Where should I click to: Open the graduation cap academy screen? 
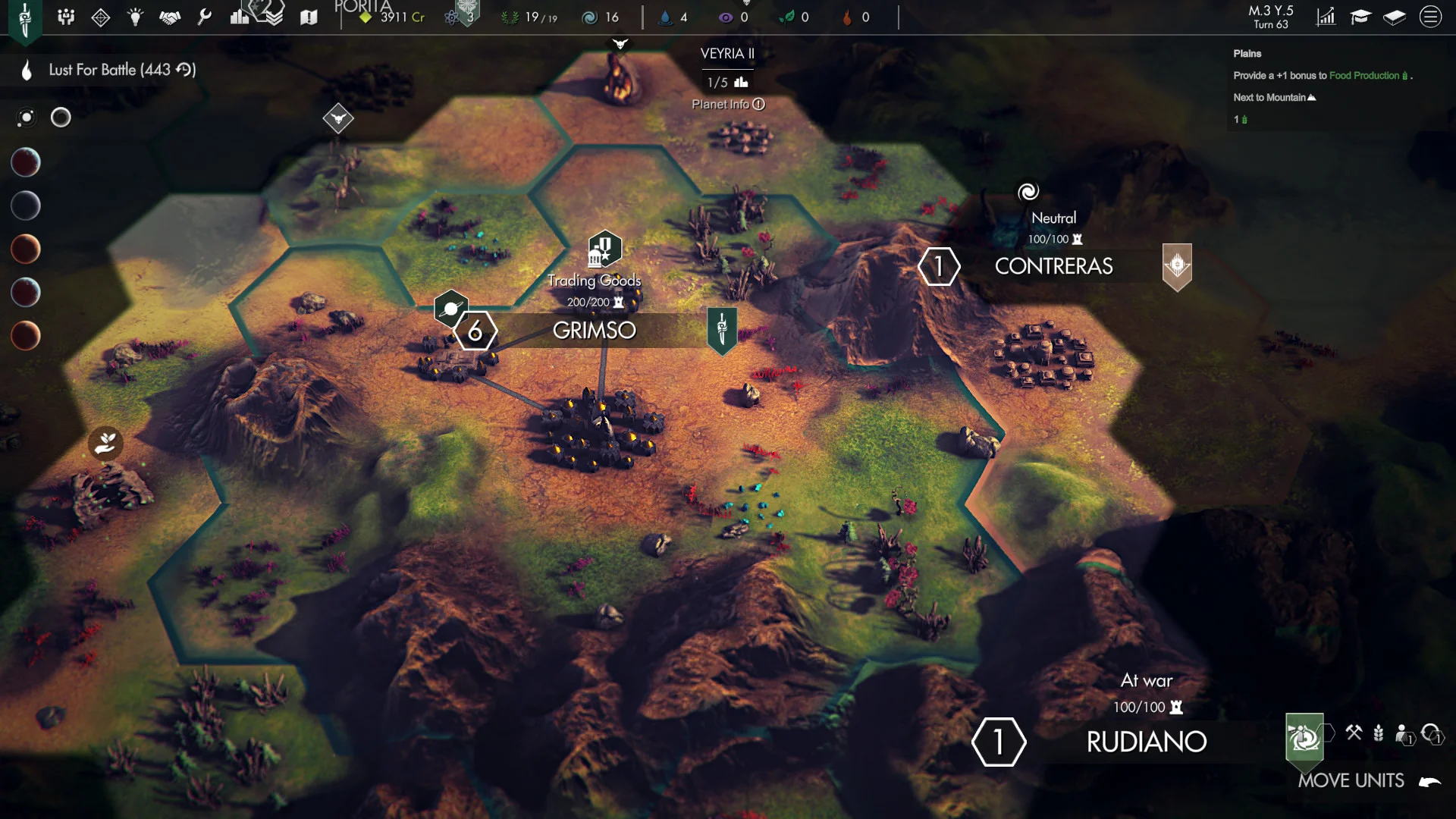coord(1360,17)
